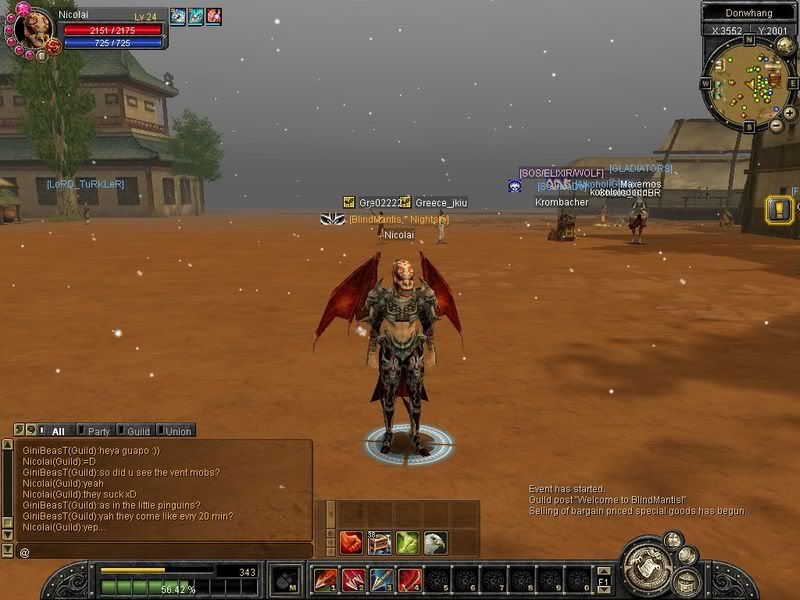Select the eagle head icon
800x600 pixels.
434,543
